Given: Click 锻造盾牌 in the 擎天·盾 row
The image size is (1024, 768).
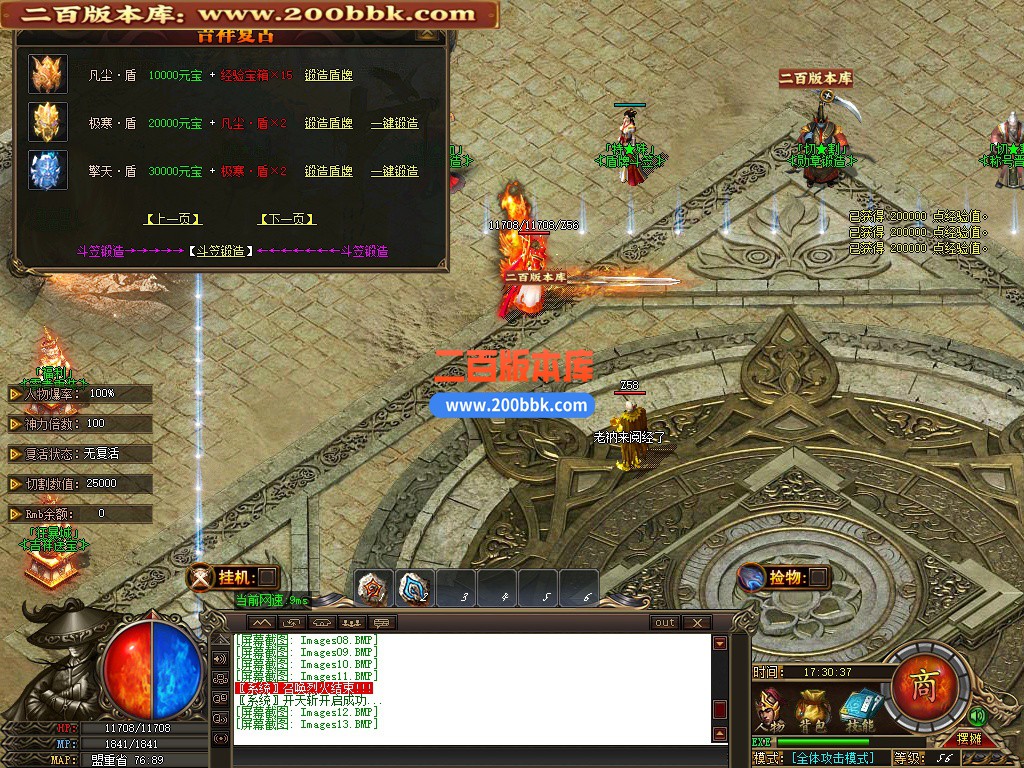Looking at the screenshot, I should coord(328,171).
